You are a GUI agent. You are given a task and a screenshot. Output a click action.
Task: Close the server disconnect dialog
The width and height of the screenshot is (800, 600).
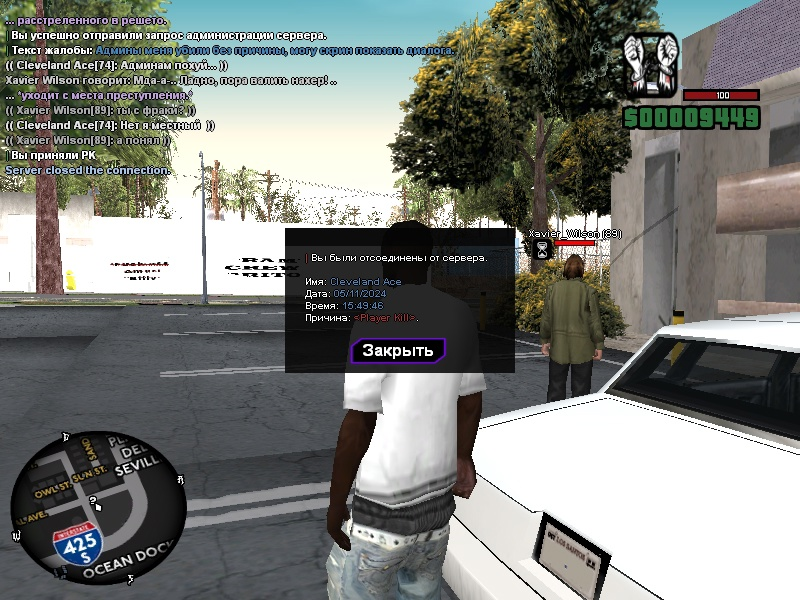coord(398,351)
